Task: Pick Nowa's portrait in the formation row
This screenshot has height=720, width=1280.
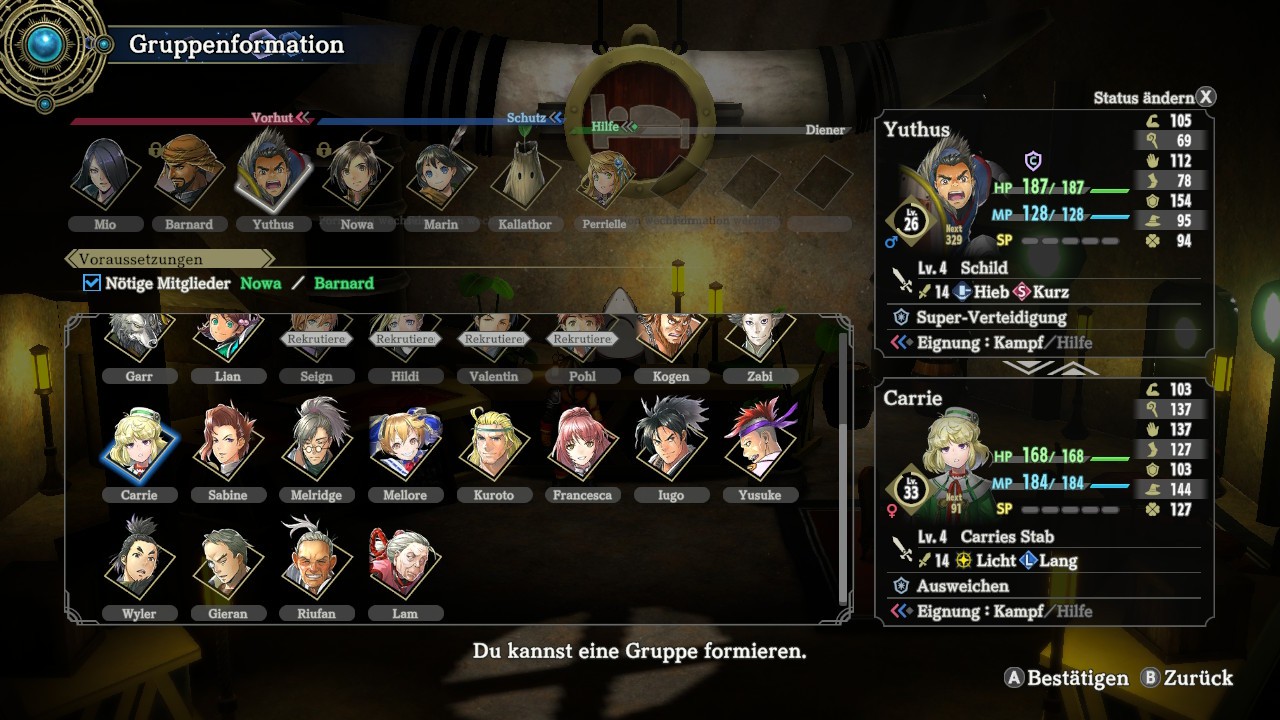Action: pyautogui.click(x=357, y=177)
